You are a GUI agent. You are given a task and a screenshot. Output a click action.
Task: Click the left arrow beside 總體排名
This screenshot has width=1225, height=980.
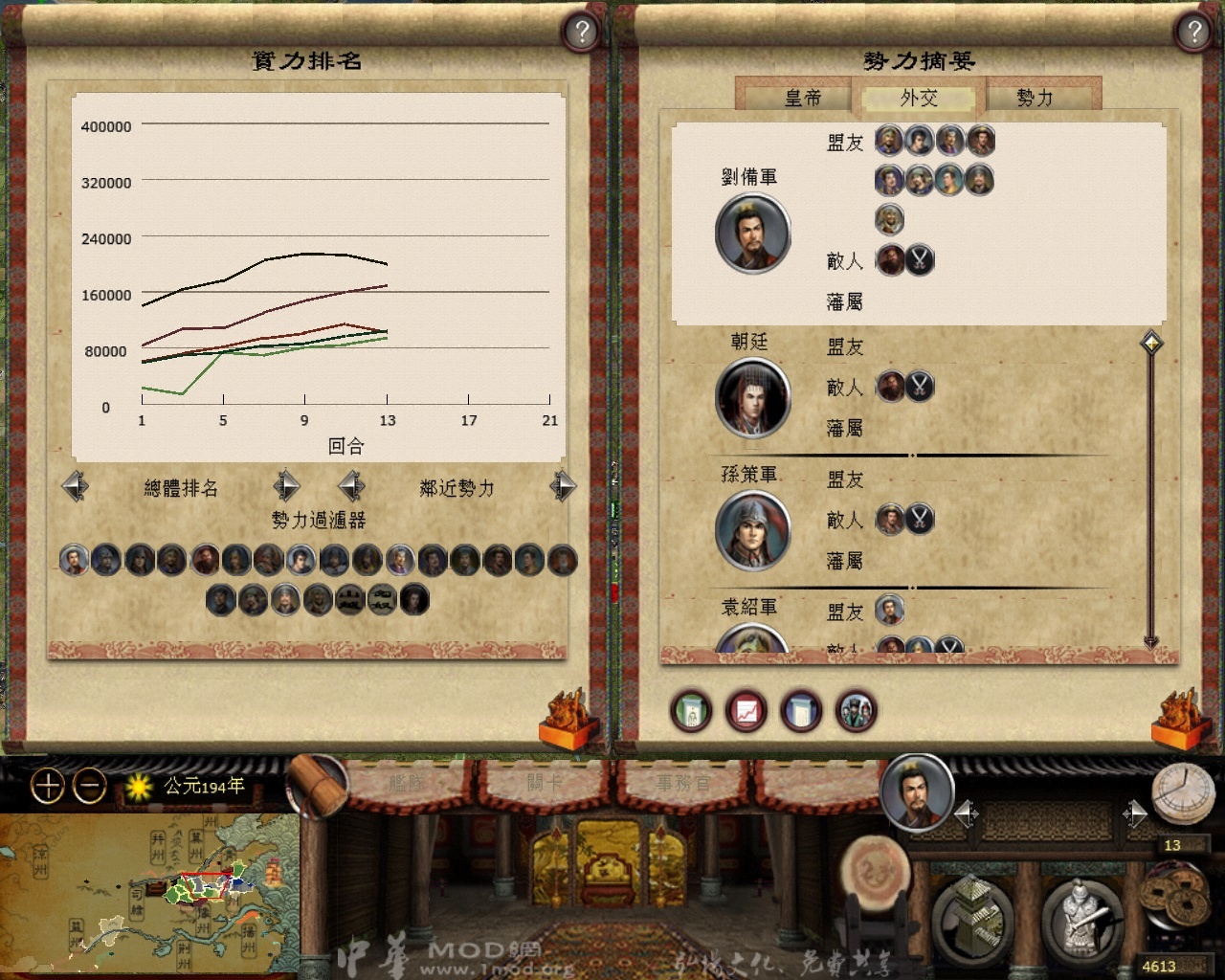(x=76, y=486)
